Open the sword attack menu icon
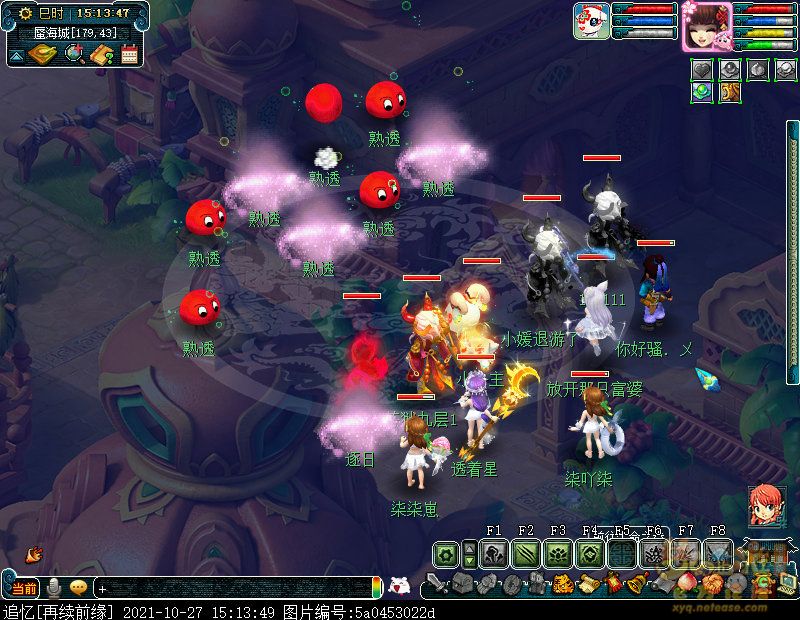Image resolution: width=800 pixels, height=620 pixels. pos(436,584)
